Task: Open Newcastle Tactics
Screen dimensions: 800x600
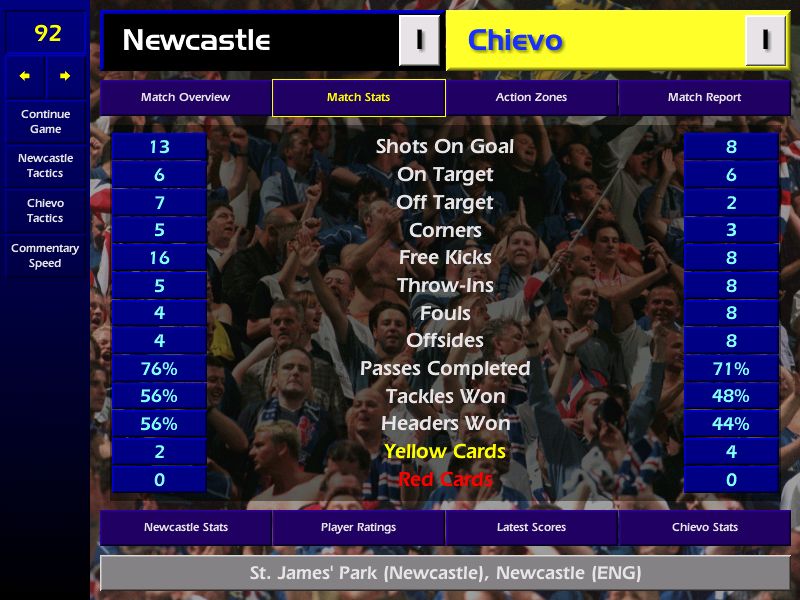Action: (x=45, y=166)
